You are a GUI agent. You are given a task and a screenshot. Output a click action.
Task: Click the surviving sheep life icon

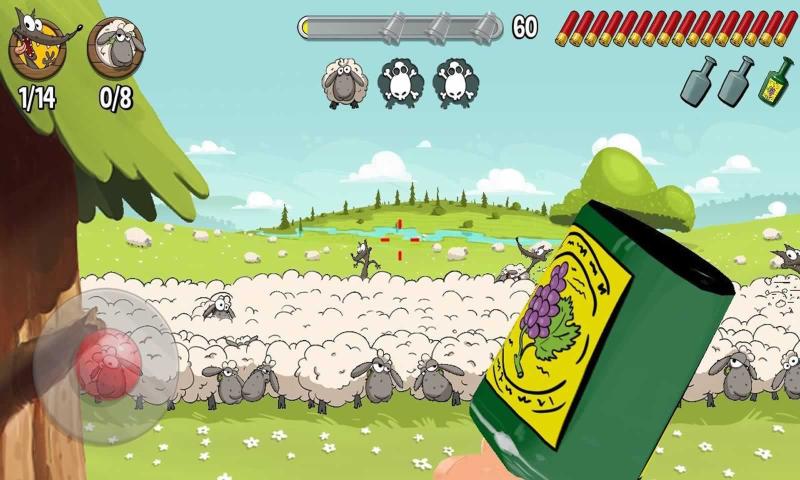pos(342,83)
